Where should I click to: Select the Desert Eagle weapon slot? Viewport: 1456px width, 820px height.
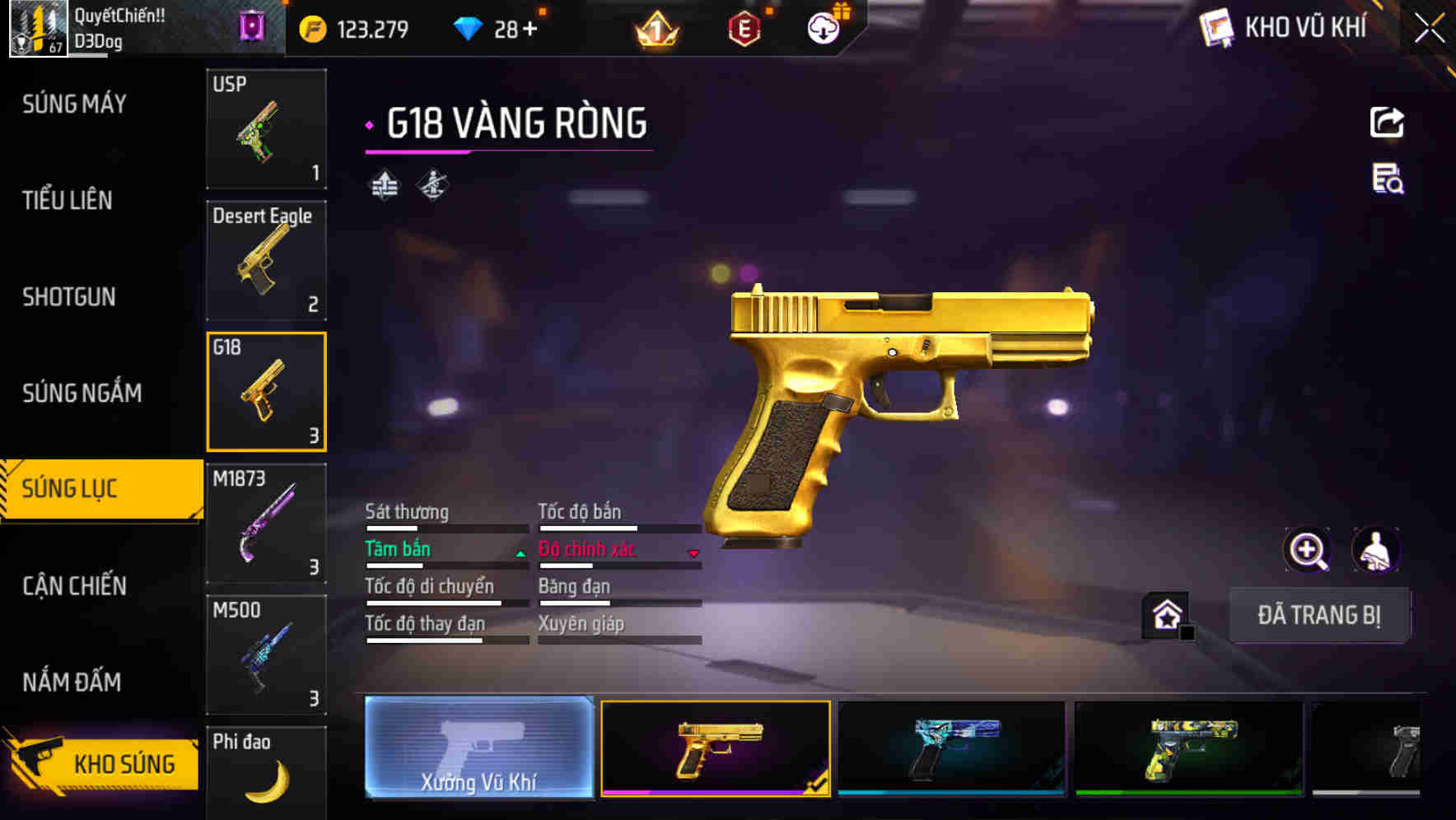pos(266,259)
